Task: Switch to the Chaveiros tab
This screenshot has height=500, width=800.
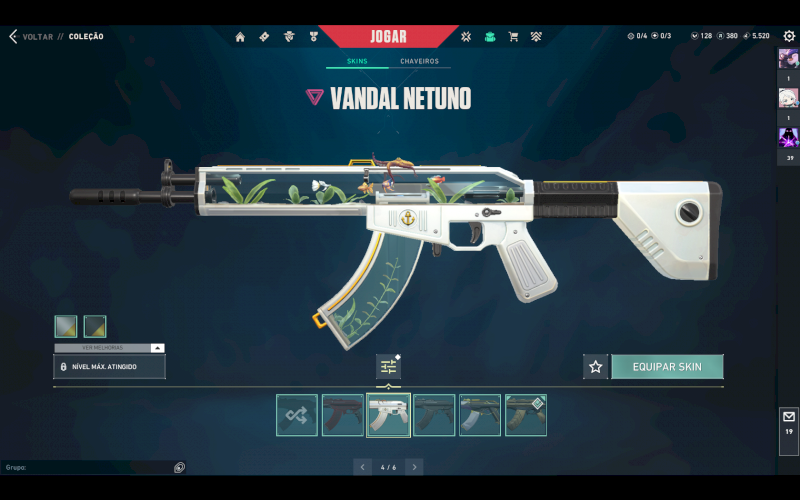Action: point(419,61)
